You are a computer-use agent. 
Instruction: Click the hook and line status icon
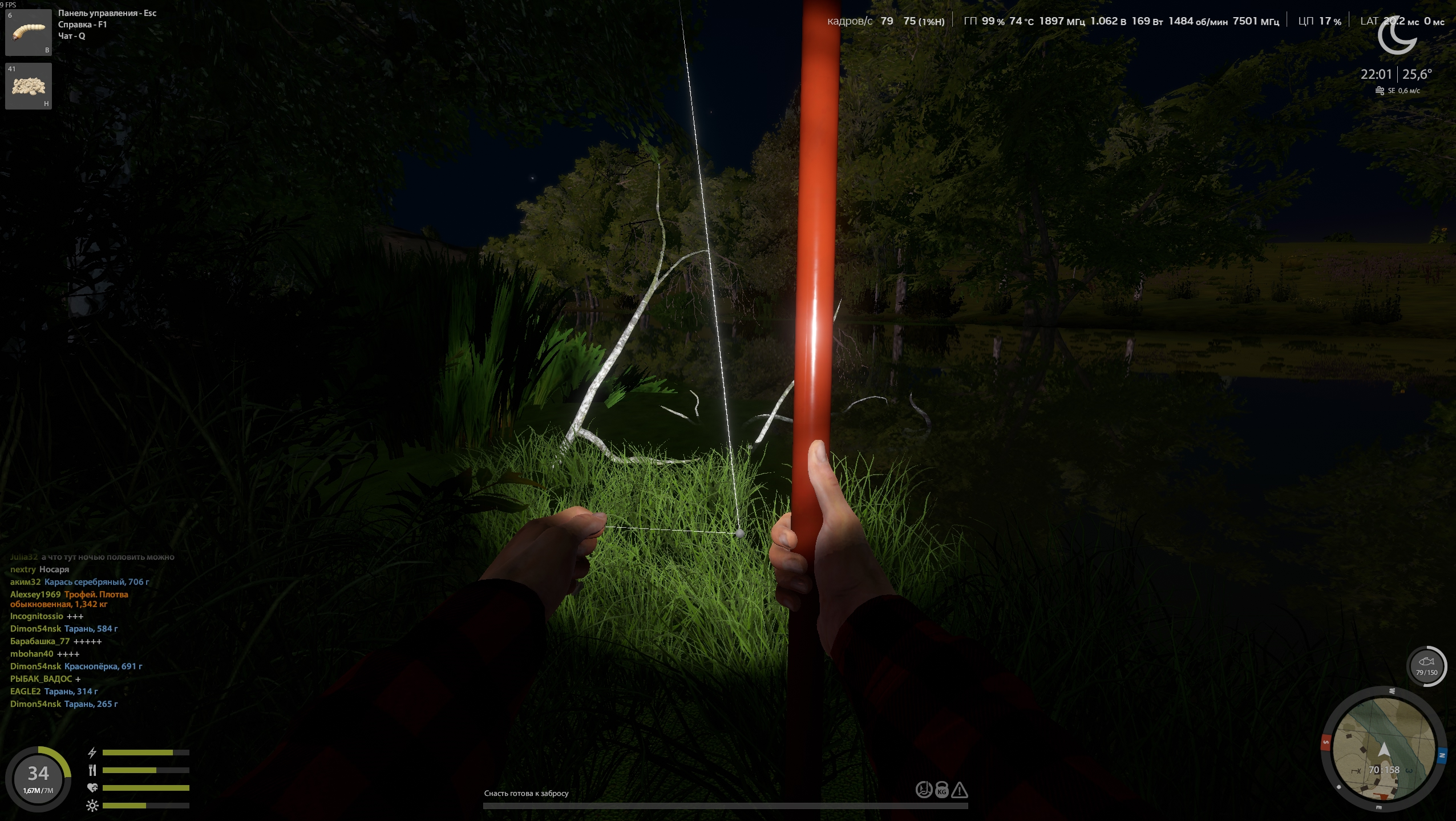tap(924, 790)
